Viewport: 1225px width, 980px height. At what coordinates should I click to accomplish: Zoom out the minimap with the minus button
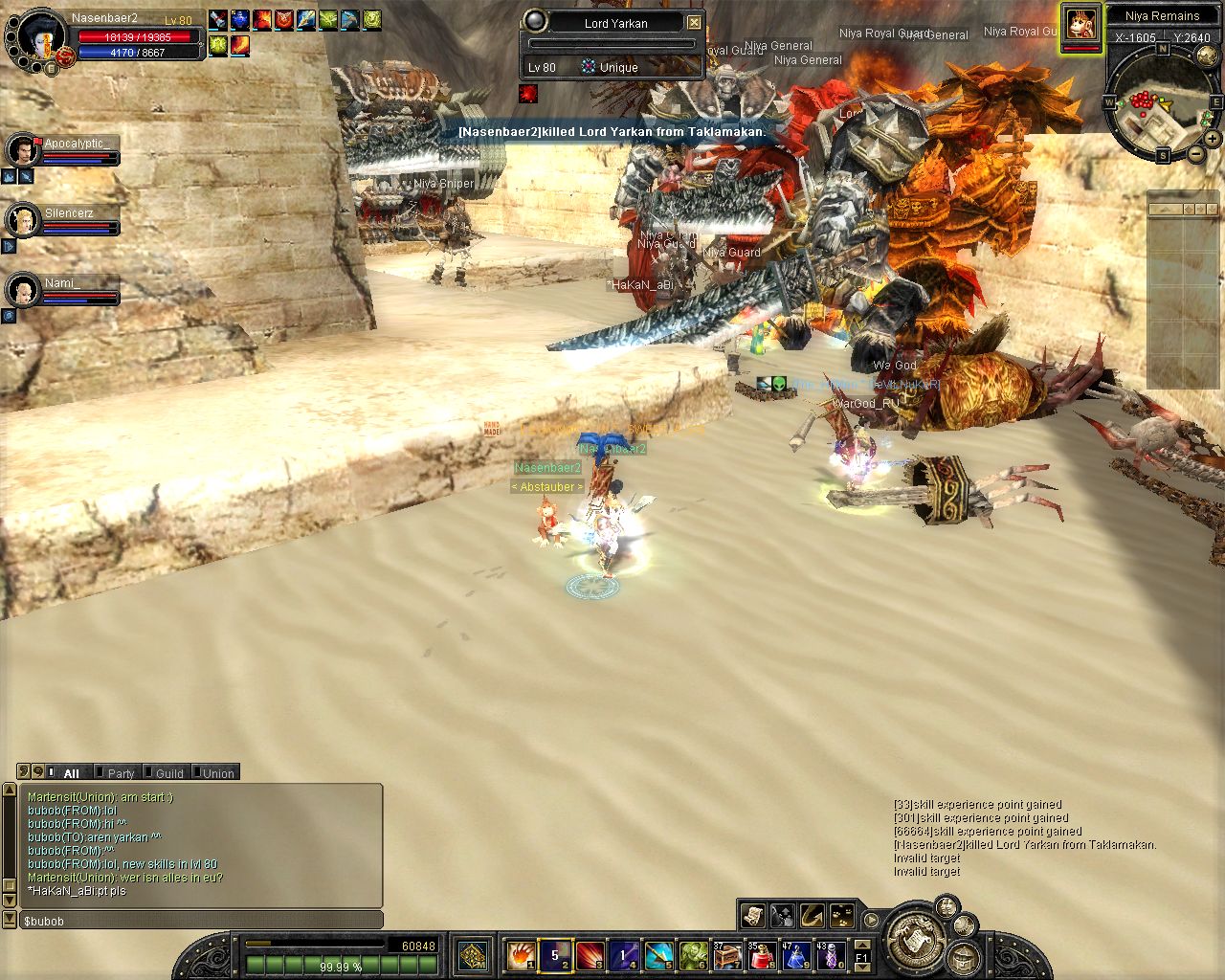tap(1197, 153)
